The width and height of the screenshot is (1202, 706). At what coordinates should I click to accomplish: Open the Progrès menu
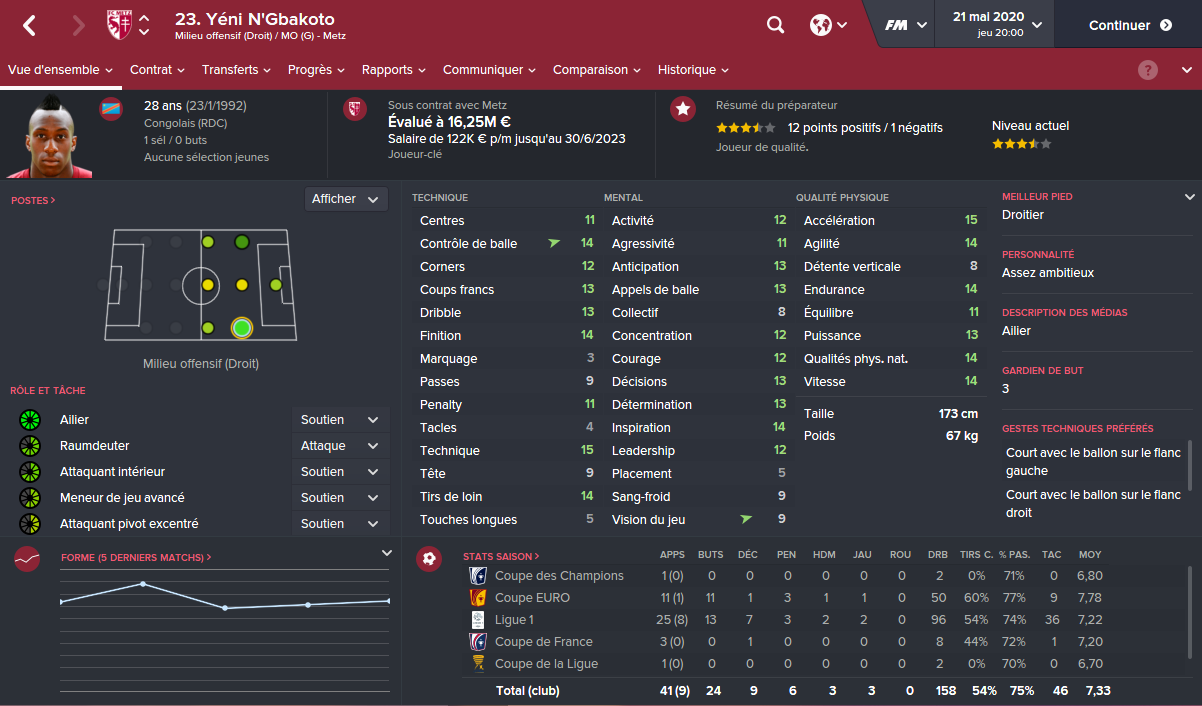point(316,70)
